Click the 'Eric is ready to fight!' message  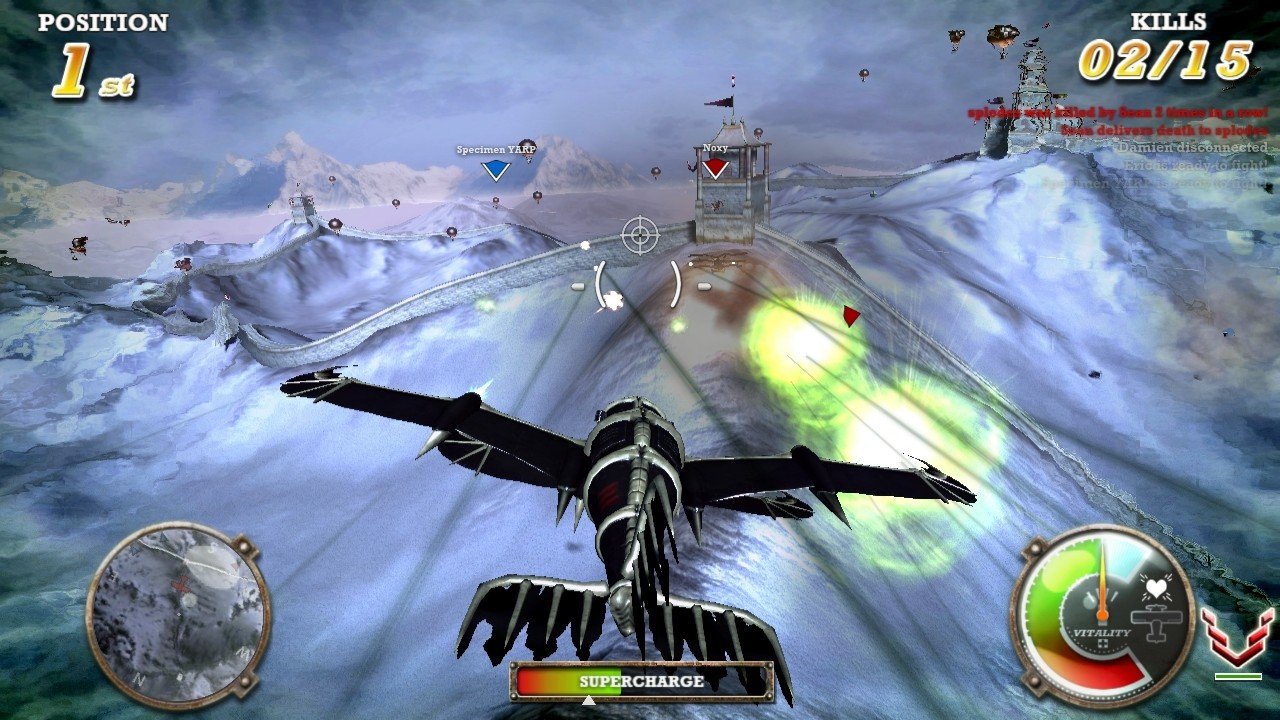1195,165
